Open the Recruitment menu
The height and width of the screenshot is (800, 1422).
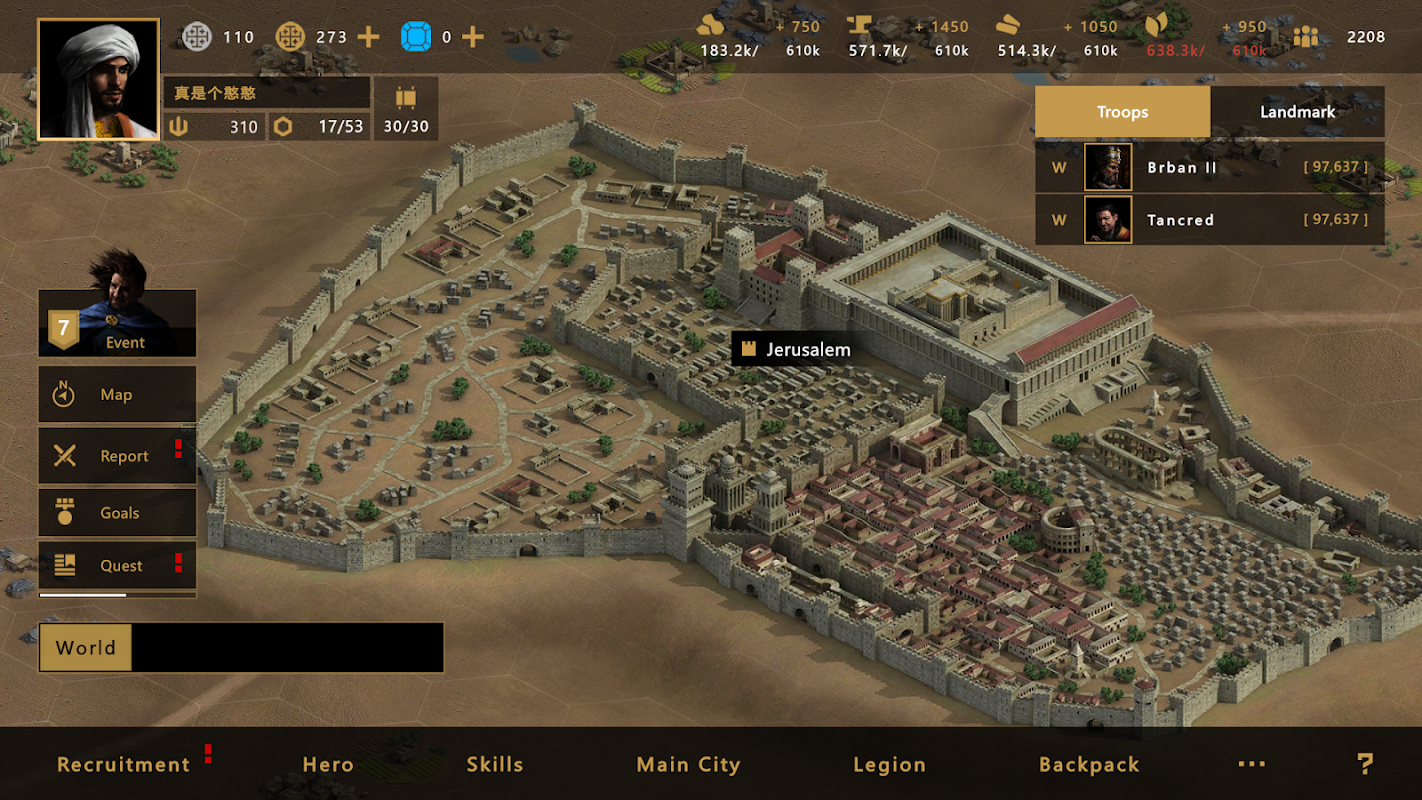pyautogui.click(x=123, y=765)
